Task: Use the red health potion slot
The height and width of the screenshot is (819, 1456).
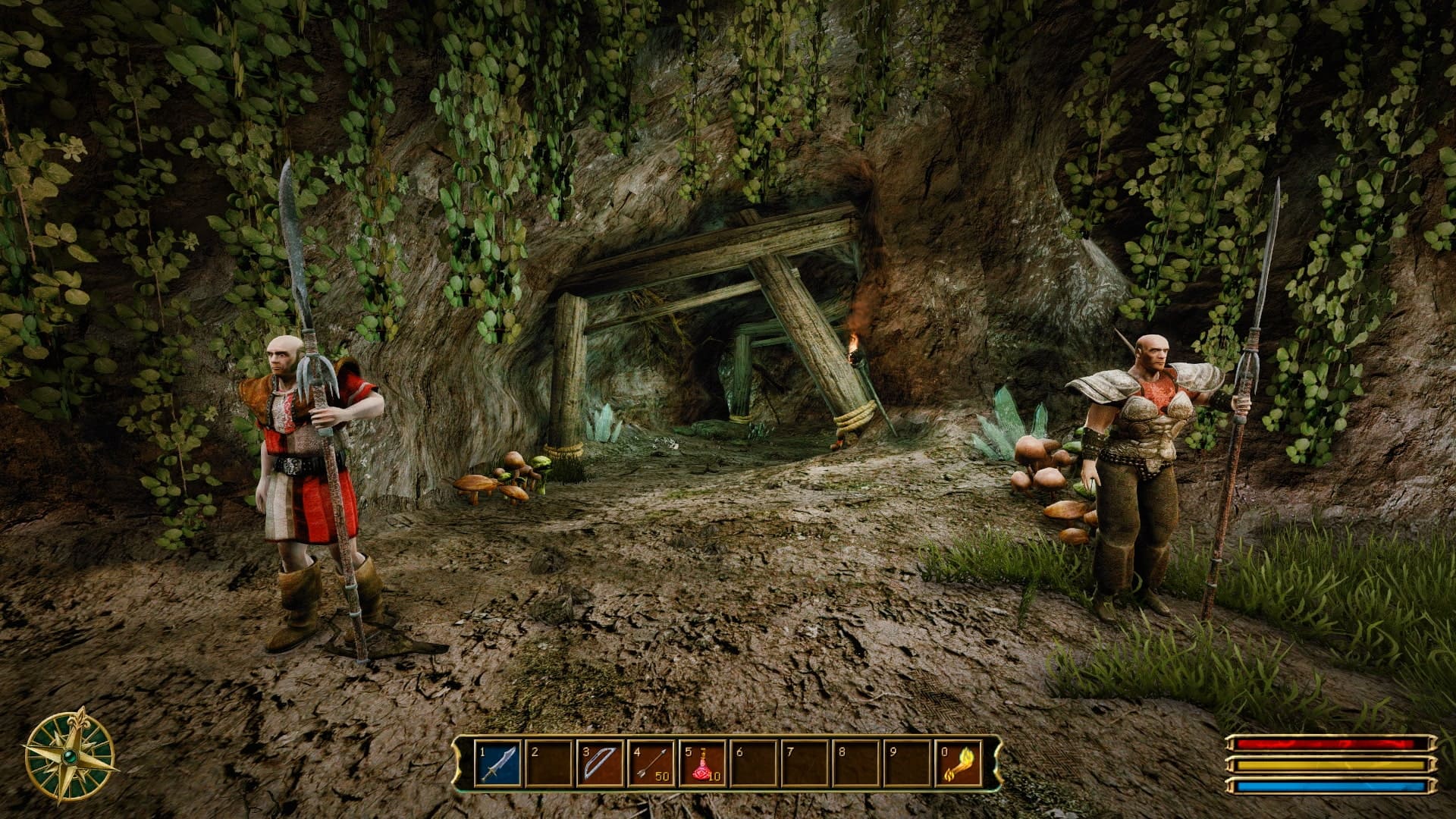Action: (x=703, y=764)
